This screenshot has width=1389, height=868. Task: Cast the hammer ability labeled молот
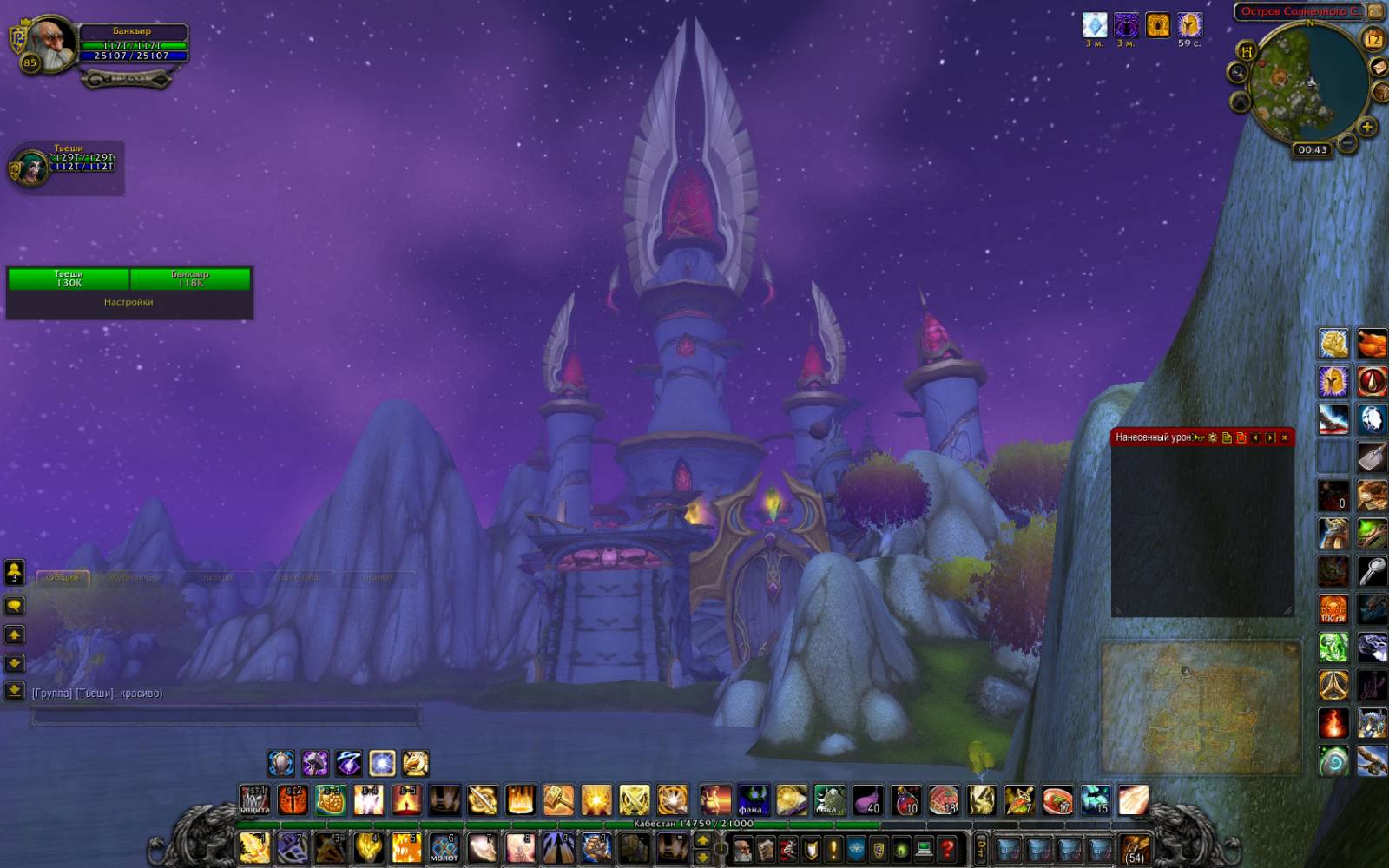pyautogui.click(x=444, y=847)
